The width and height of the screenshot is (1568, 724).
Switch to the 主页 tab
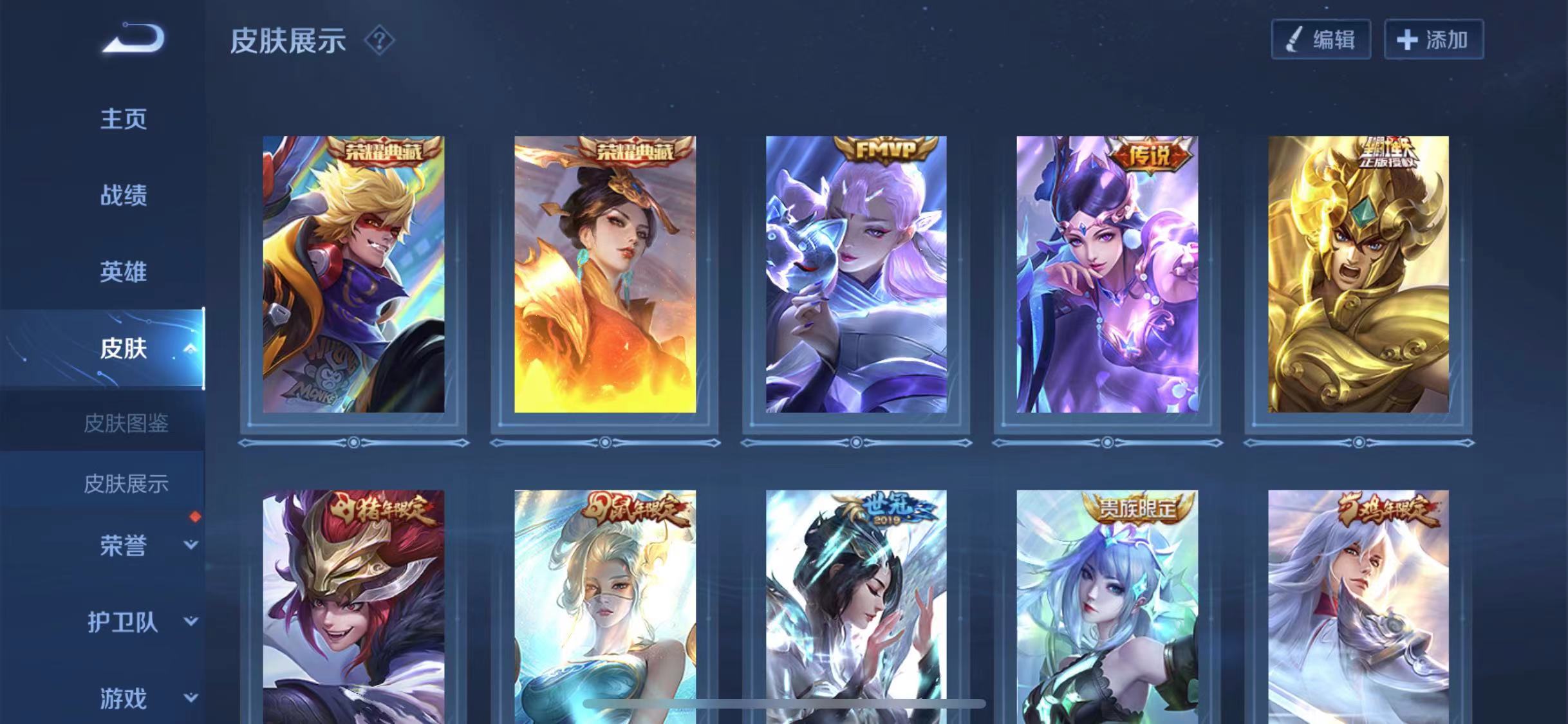123,119
